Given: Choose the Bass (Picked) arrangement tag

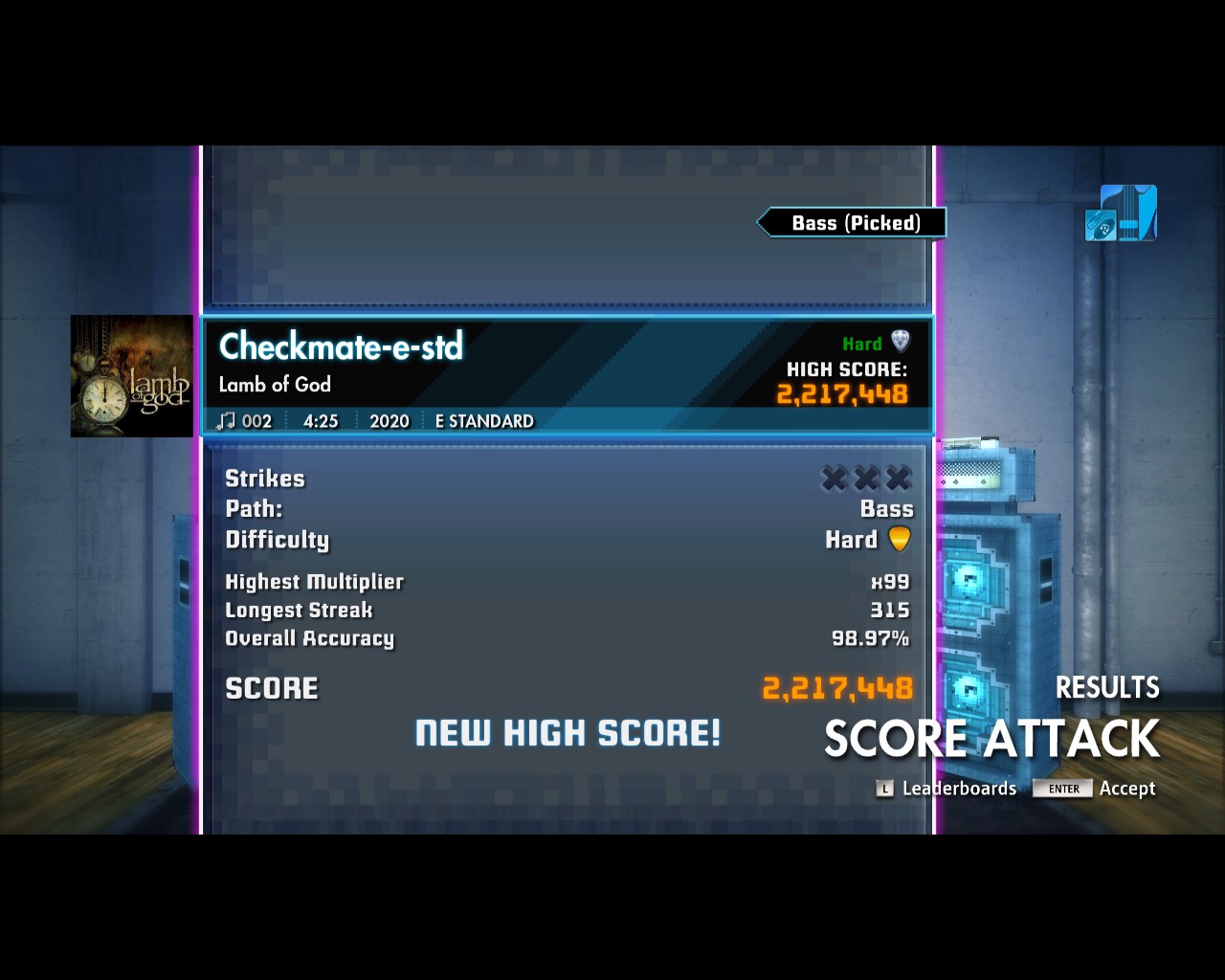Looking at the screenshot, I should (x=854, y=223).
